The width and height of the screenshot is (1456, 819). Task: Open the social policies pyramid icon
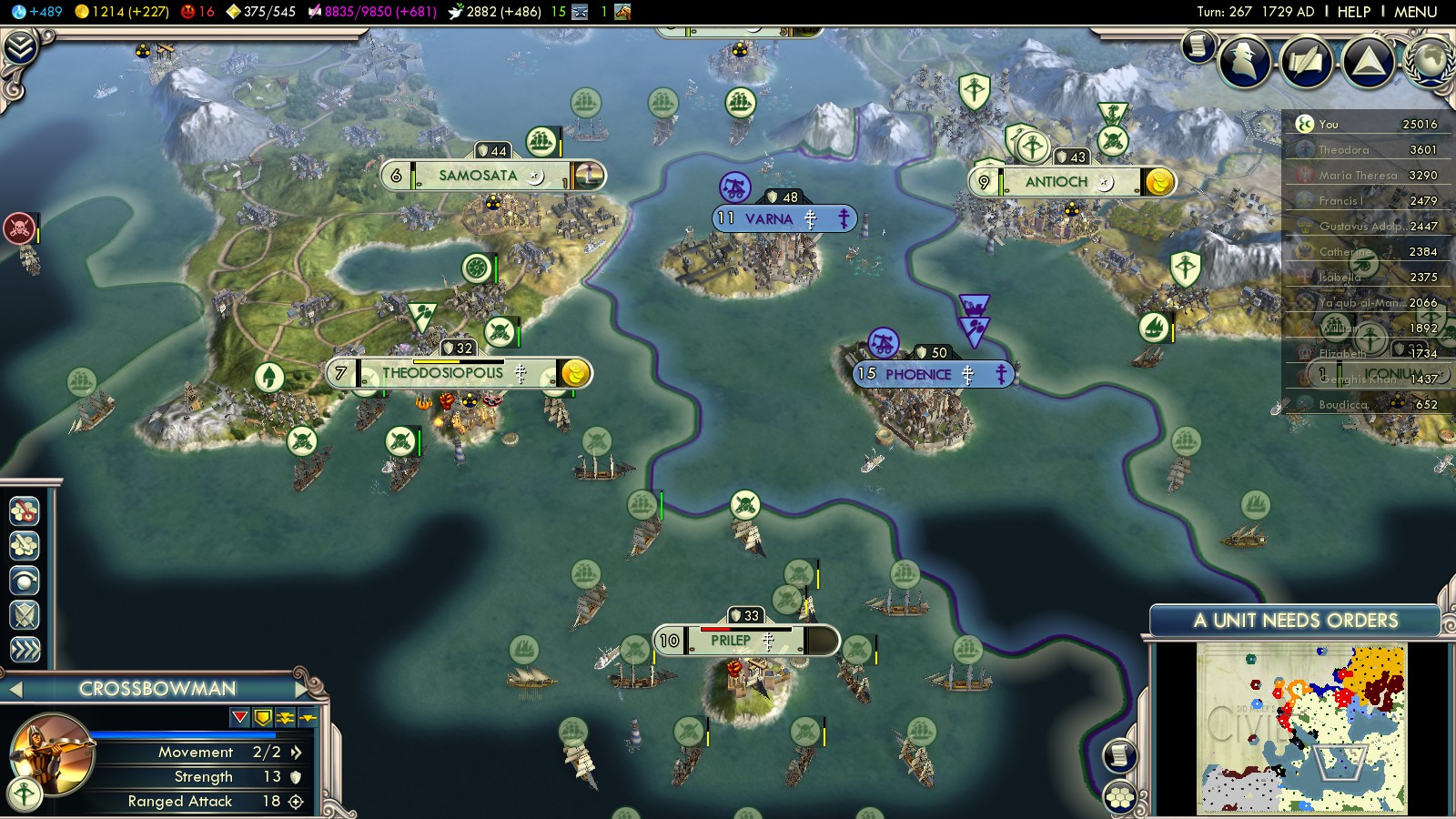coord(1367,62)
